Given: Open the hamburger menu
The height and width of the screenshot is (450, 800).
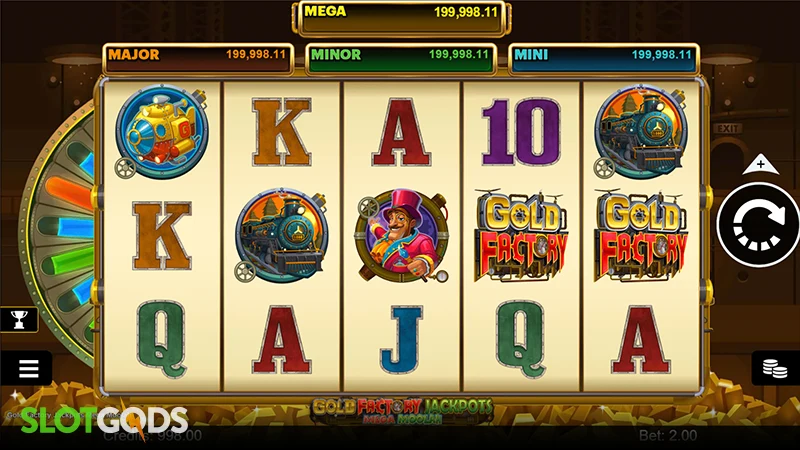Looking at the screenshot, I should point(27,368).
